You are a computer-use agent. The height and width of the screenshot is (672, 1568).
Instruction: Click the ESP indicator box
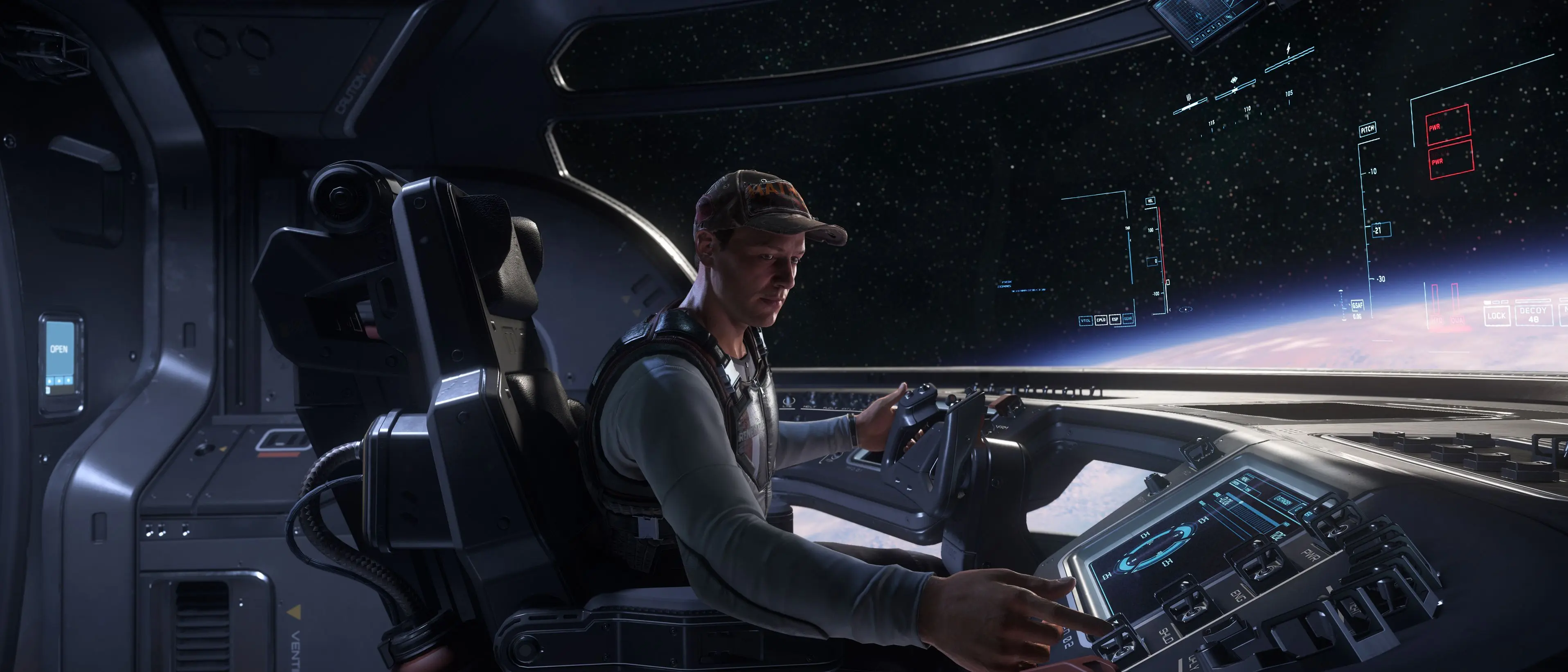[x=1115, y=319]
